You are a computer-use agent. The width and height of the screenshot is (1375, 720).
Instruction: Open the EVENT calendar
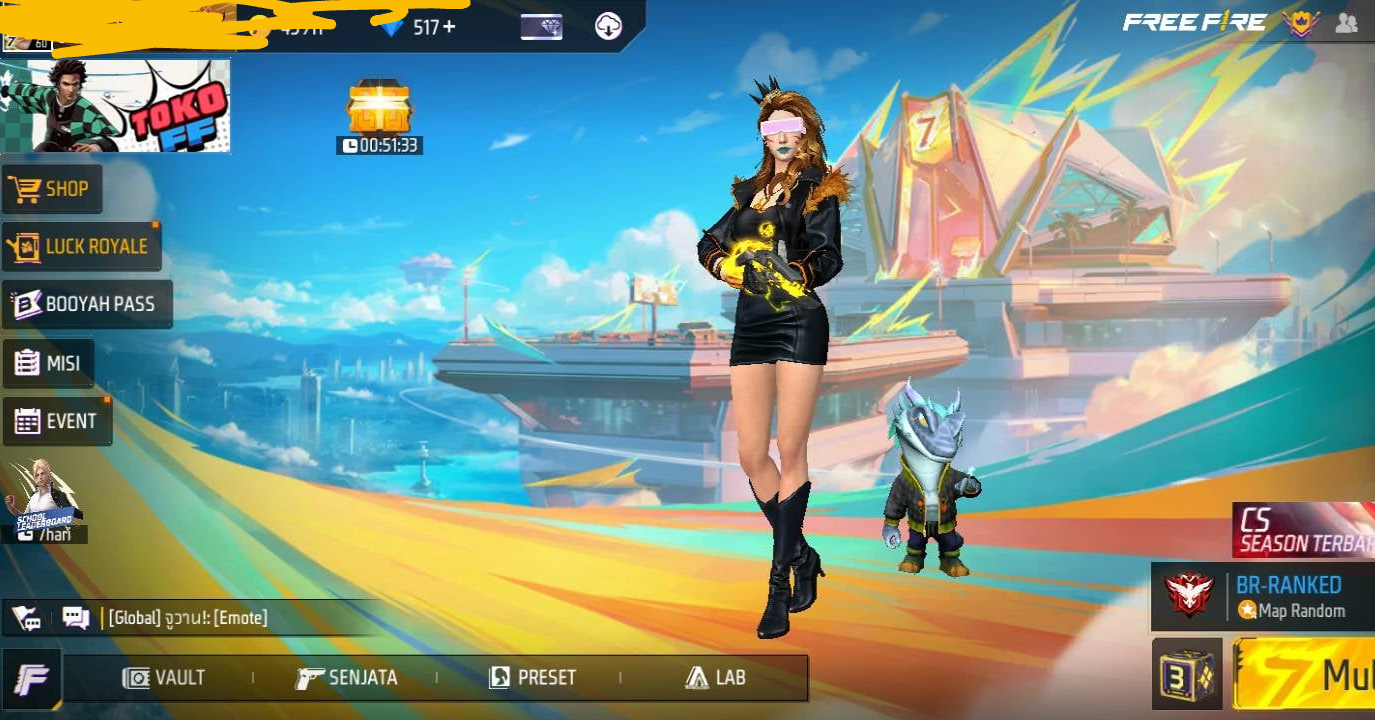pyautogui.click(x=57, y=421)
